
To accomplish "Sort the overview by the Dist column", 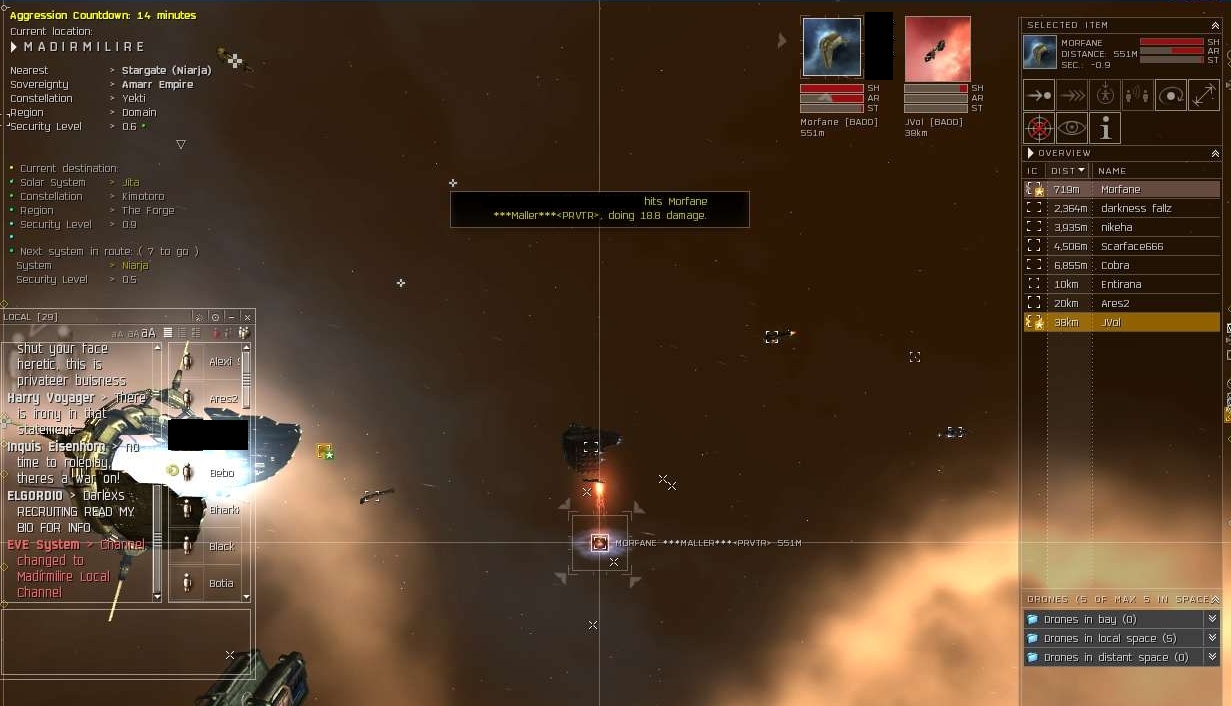I will (1067, 171).
